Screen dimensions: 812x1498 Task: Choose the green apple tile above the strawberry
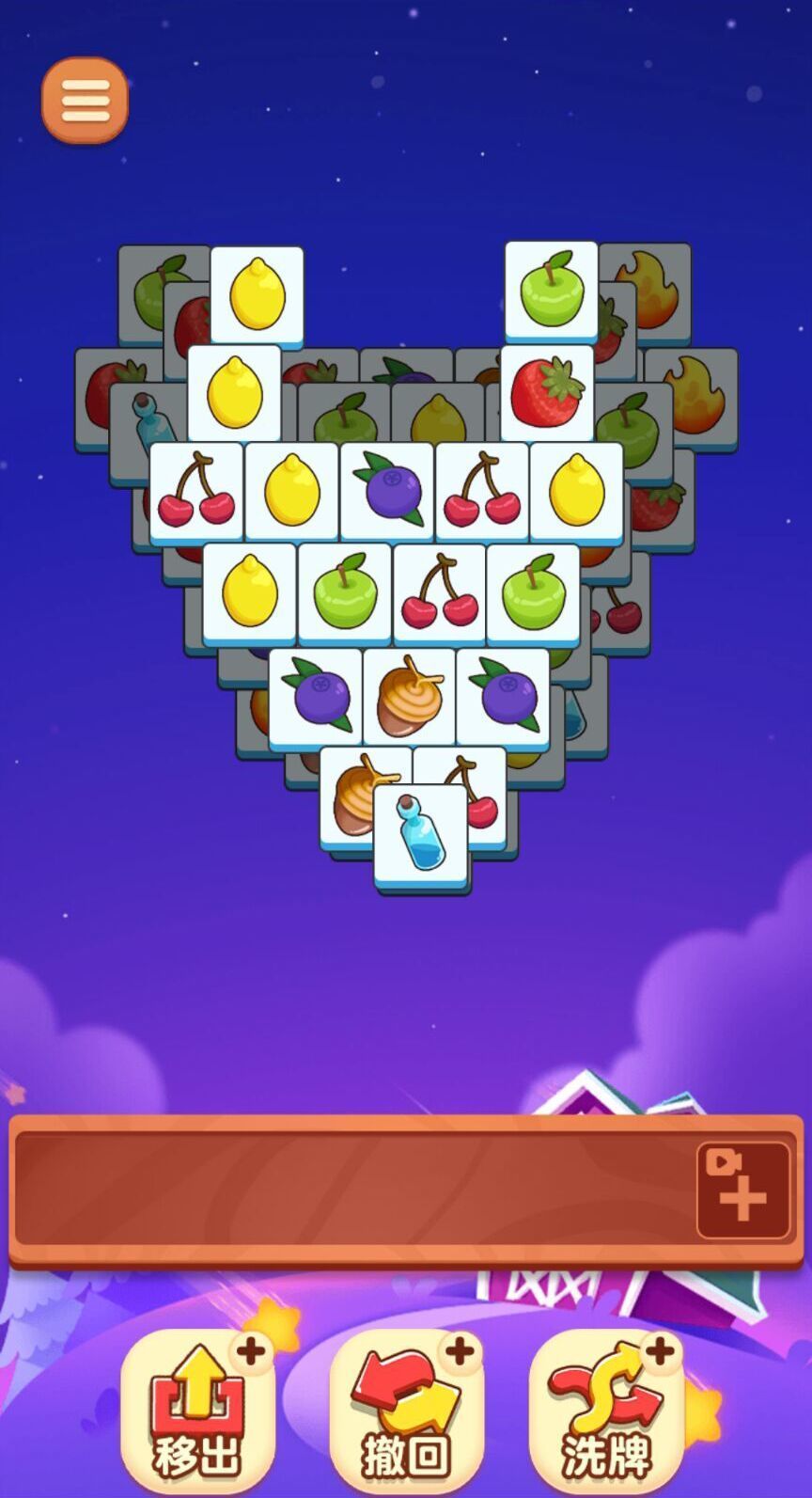(552, 289)
